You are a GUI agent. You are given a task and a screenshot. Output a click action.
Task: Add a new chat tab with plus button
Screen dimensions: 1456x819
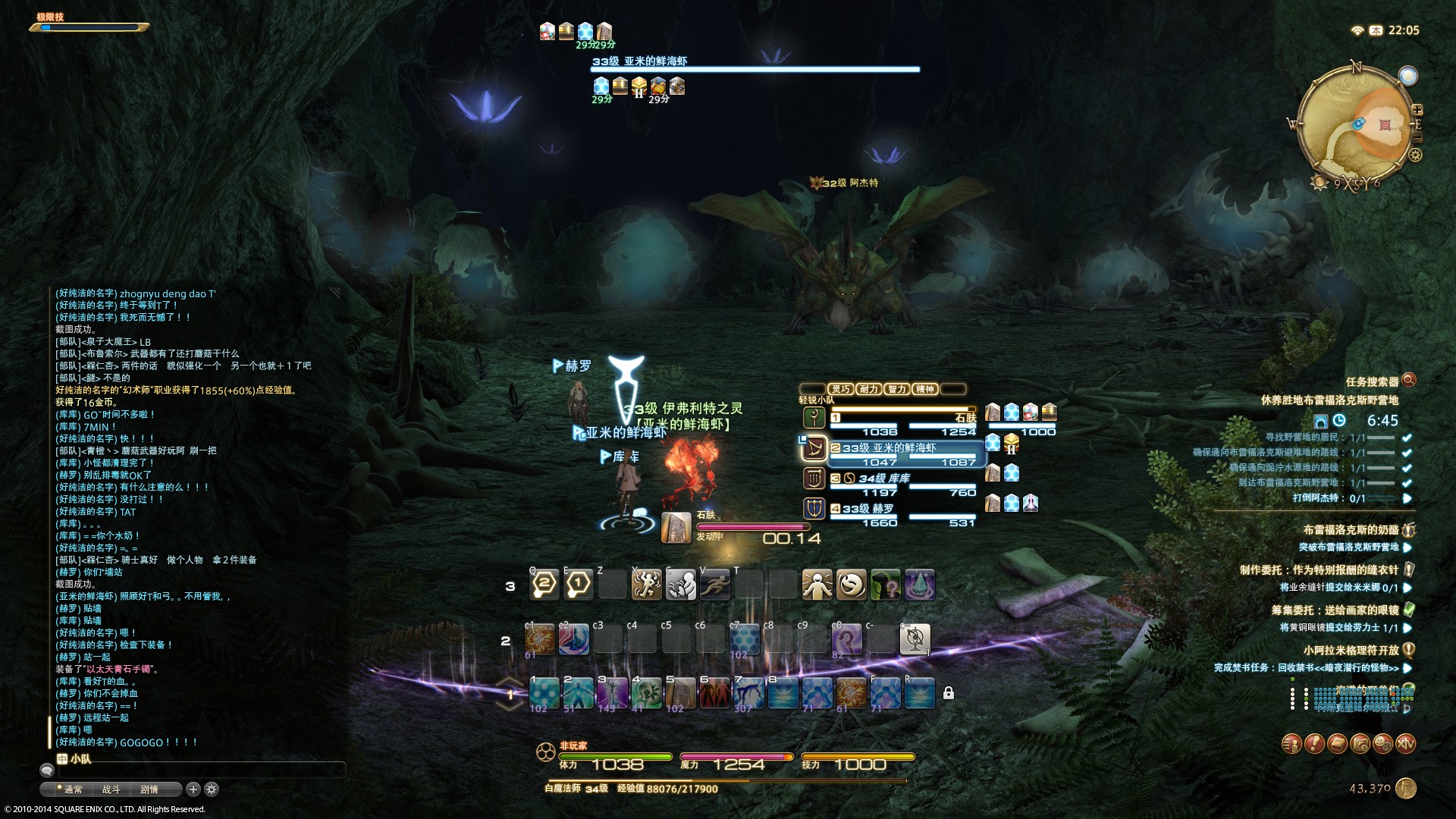[193, 789]
